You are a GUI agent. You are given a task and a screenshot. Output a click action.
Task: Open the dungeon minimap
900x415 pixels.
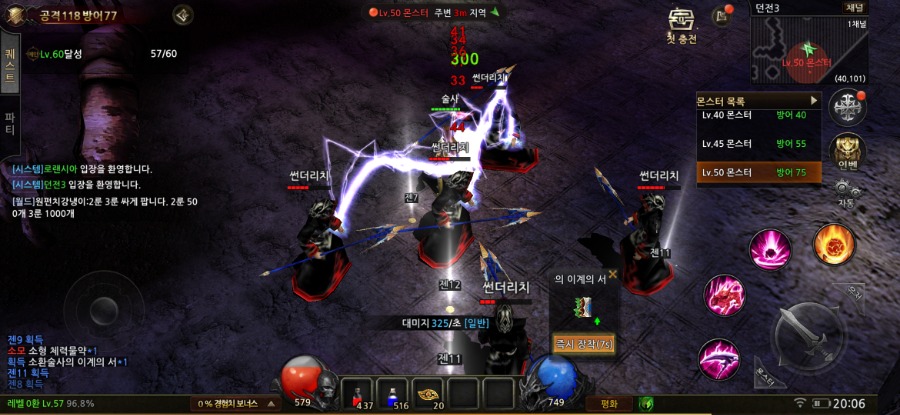(795, 50)
